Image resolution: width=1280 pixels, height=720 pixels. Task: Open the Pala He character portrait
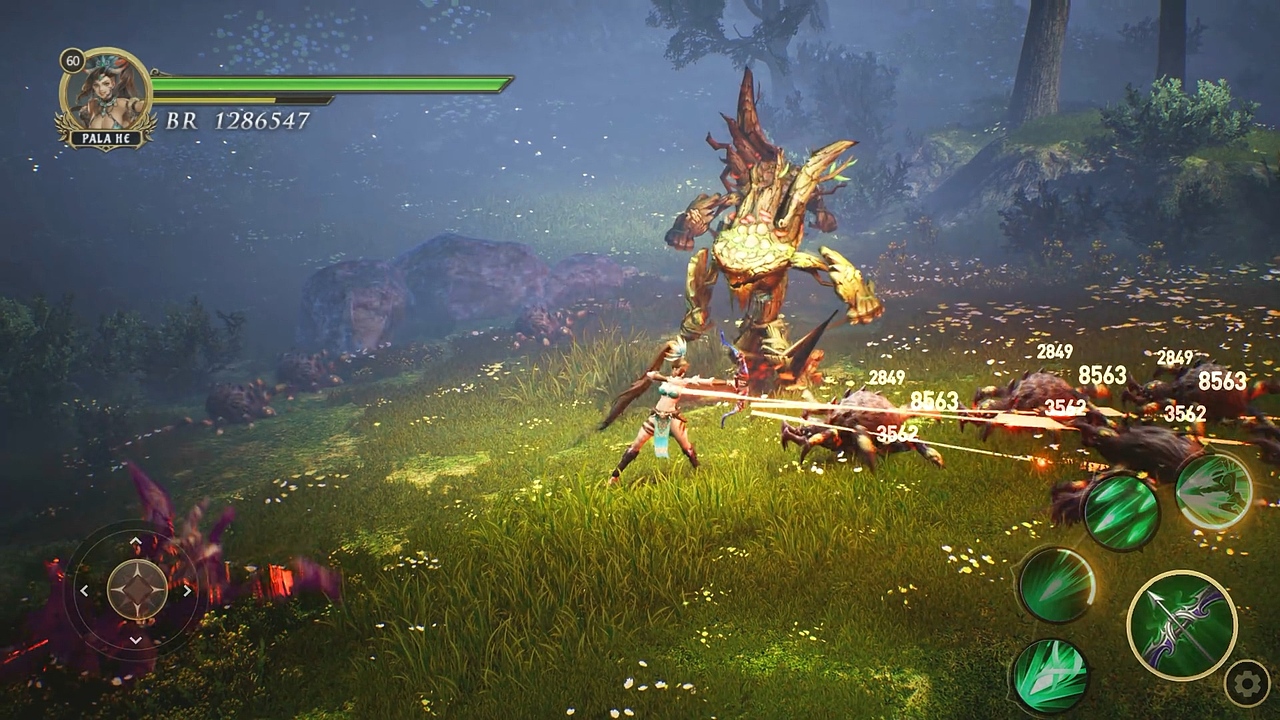pyautogui.click(x=106, y=97)
